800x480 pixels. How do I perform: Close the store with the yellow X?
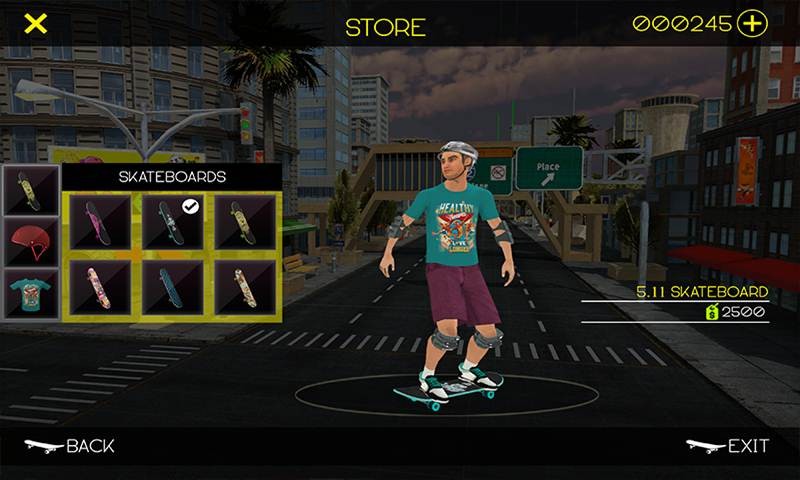pyautogui.click(x=35, y=24)
